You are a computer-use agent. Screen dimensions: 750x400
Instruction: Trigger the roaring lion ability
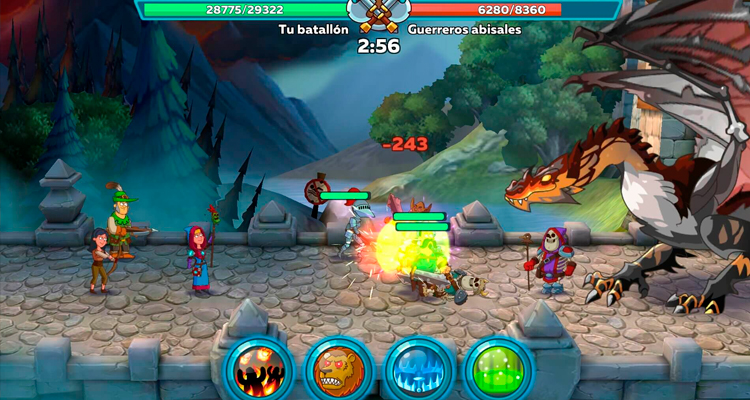click(x=337, y=369)
